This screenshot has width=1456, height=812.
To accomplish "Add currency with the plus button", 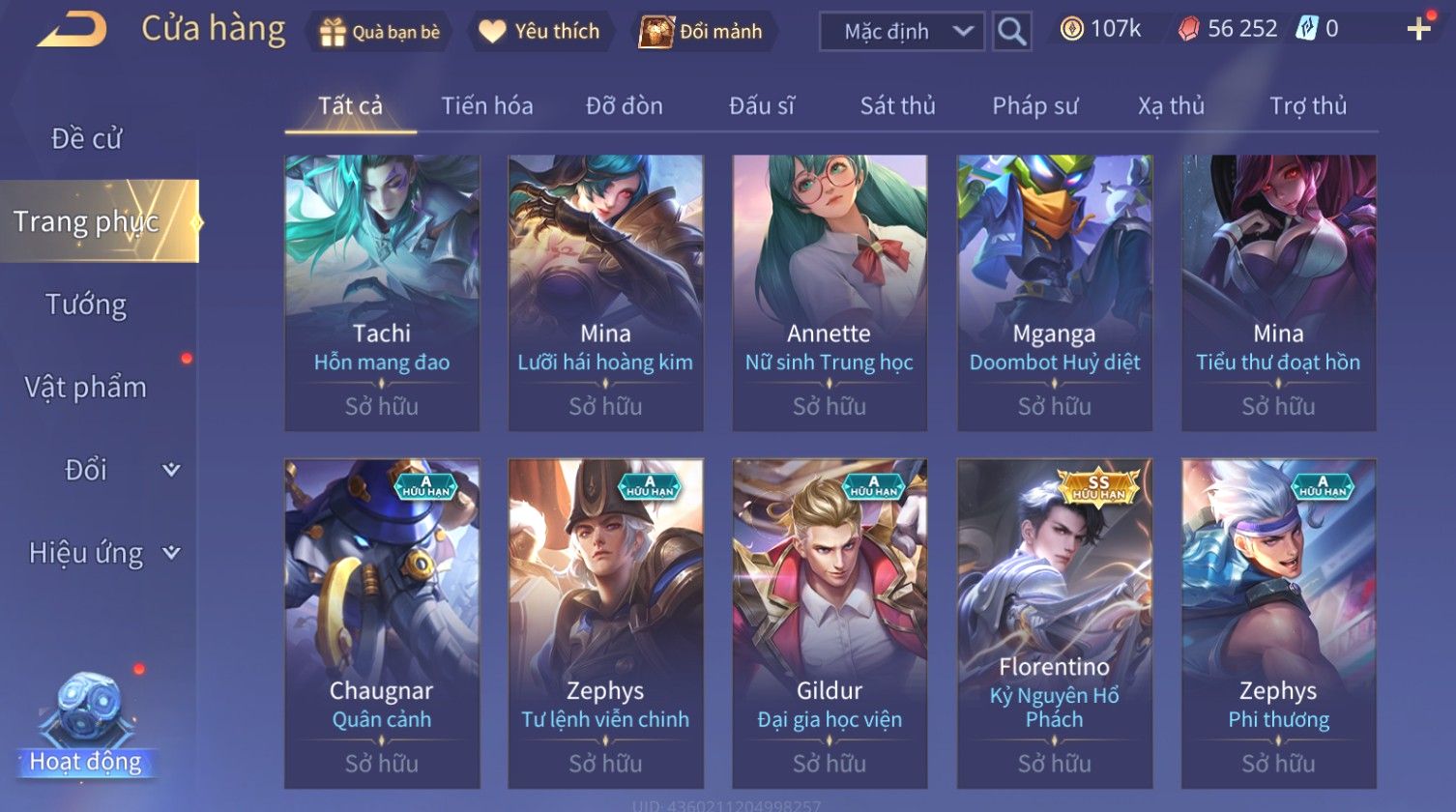I will click(x=1418, y=29).
